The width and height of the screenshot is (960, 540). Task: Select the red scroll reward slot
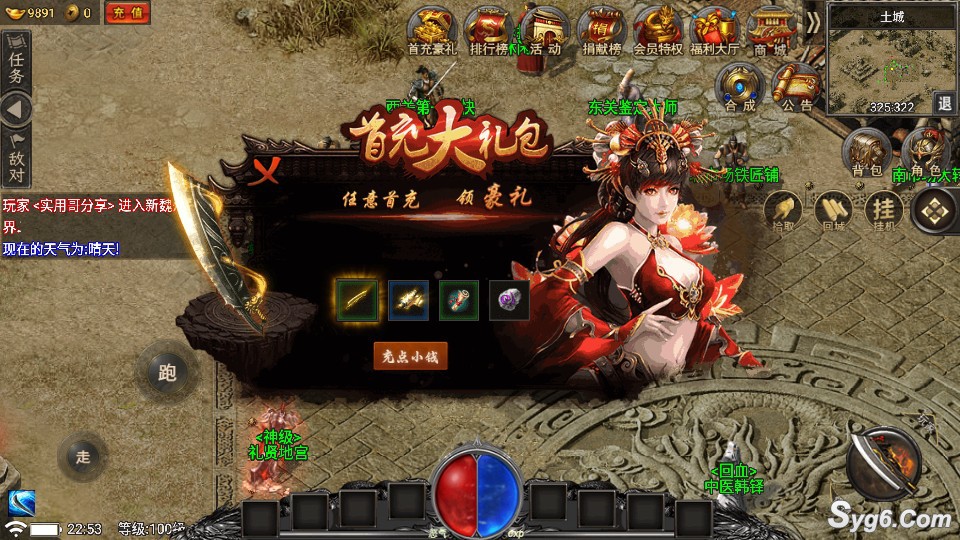[459, 300]
